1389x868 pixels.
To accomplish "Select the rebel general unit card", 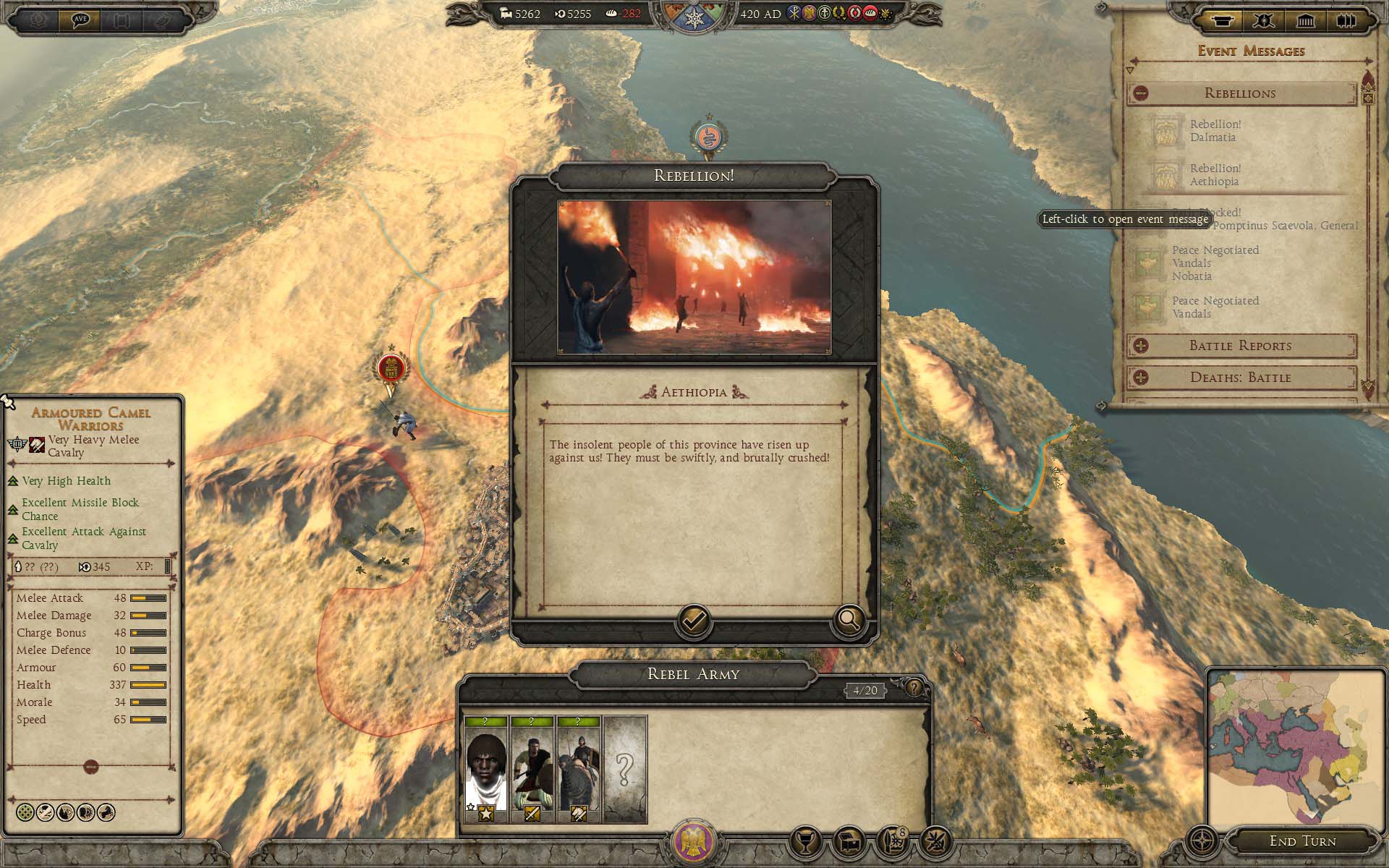I will (485, 770).
